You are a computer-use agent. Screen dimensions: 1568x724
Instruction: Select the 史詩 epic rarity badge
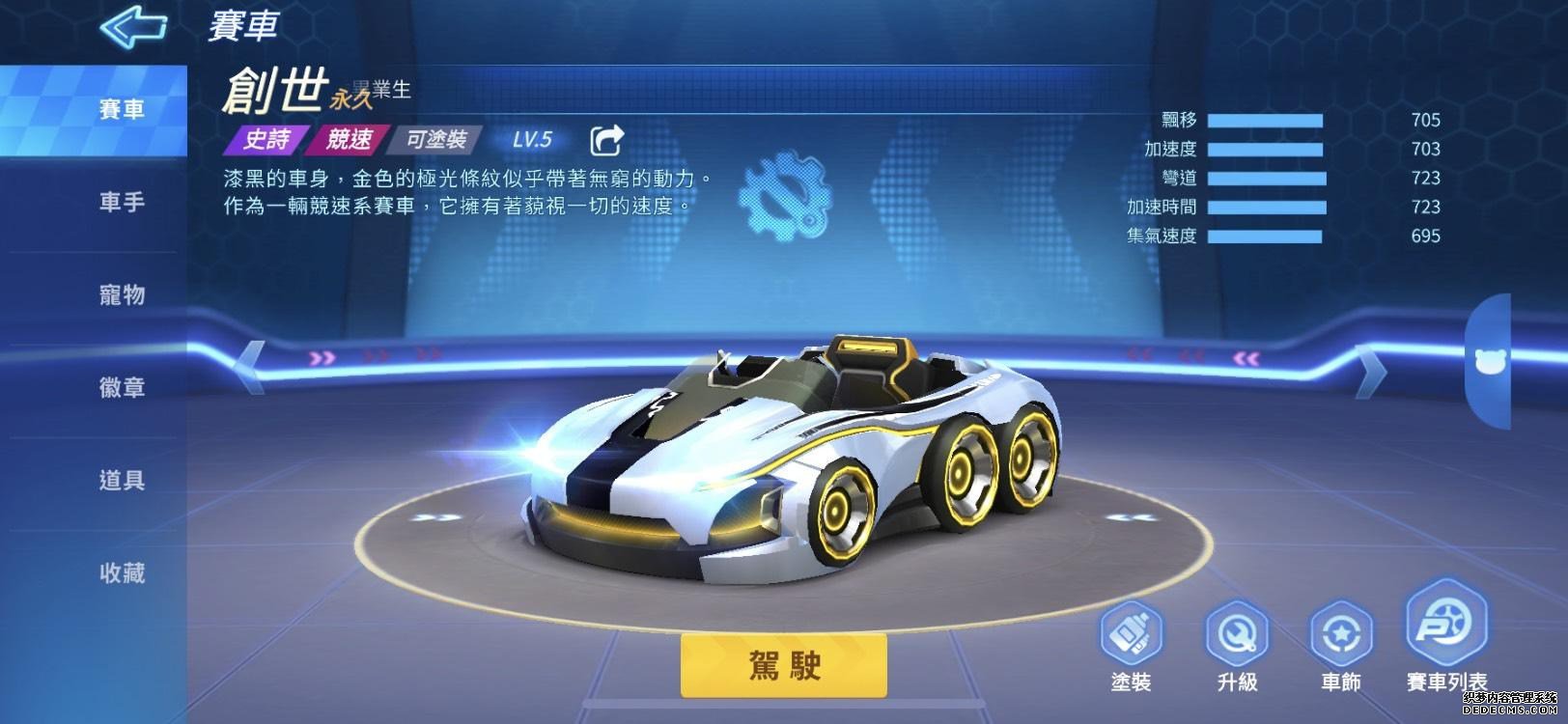click(266, 140)
